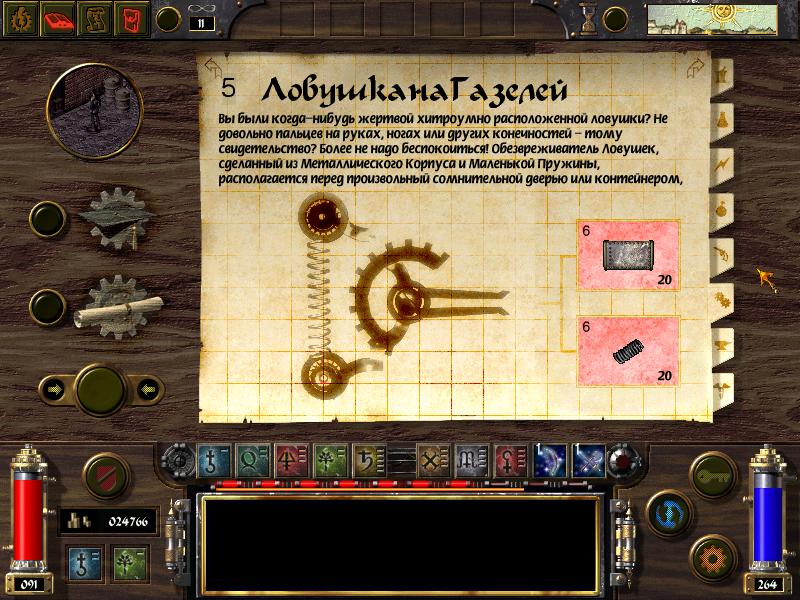This screenshot has height=600, width=800.
Task: Turn to the previous schematic page
Action: (212, 68)
